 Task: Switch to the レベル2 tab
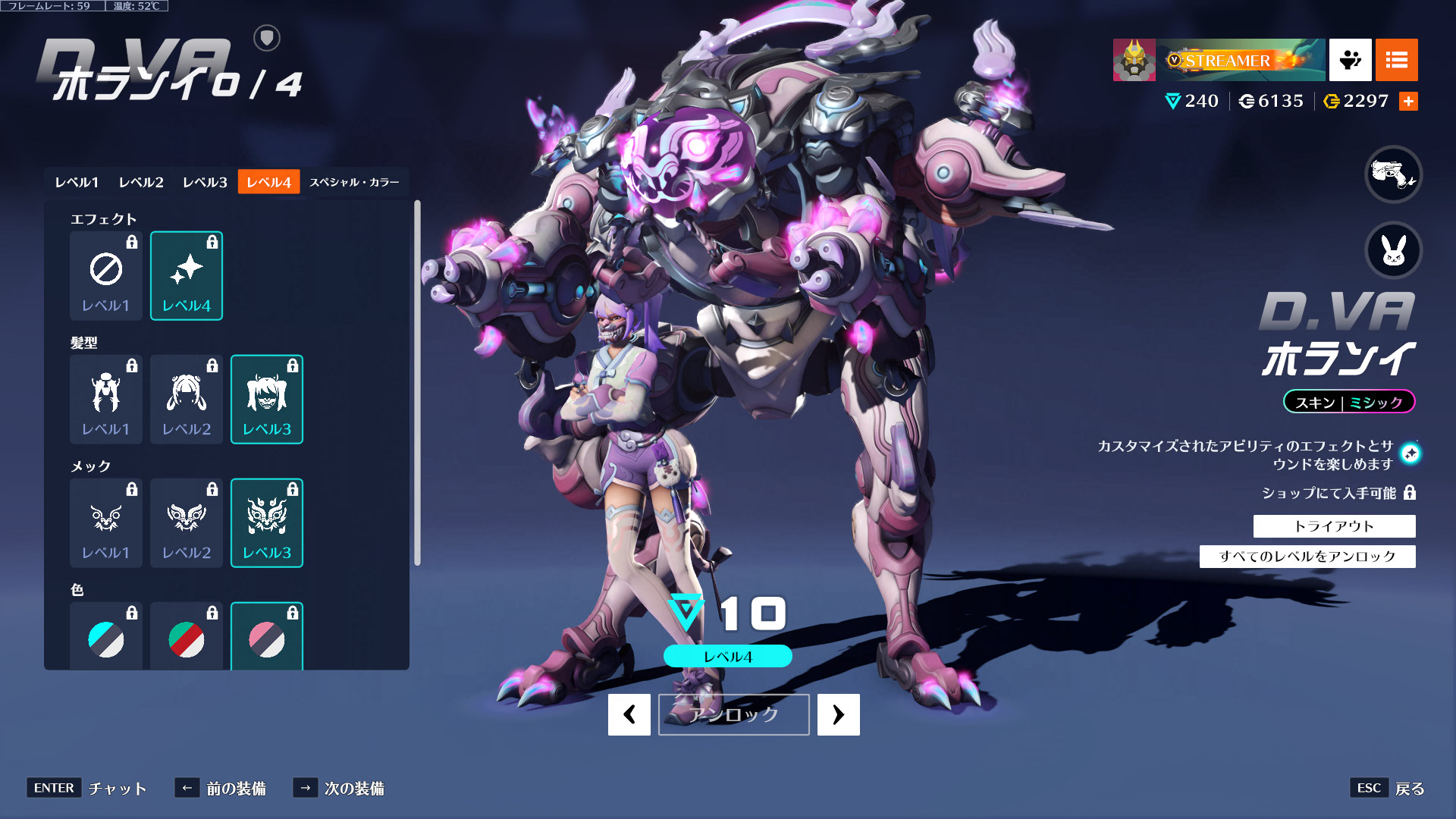[141, 182]
